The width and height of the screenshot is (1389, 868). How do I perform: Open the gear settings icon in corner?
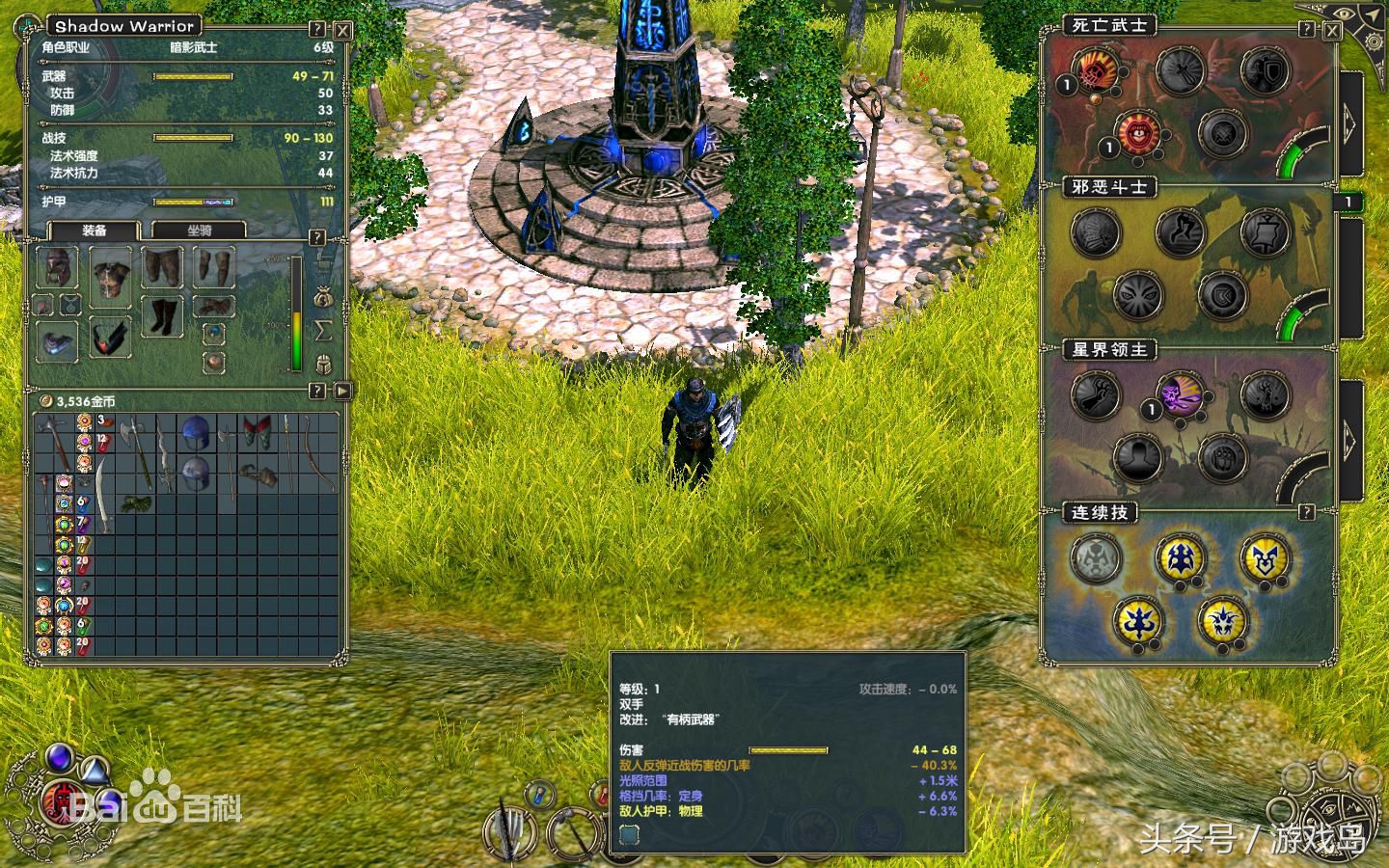[1370, 39]
